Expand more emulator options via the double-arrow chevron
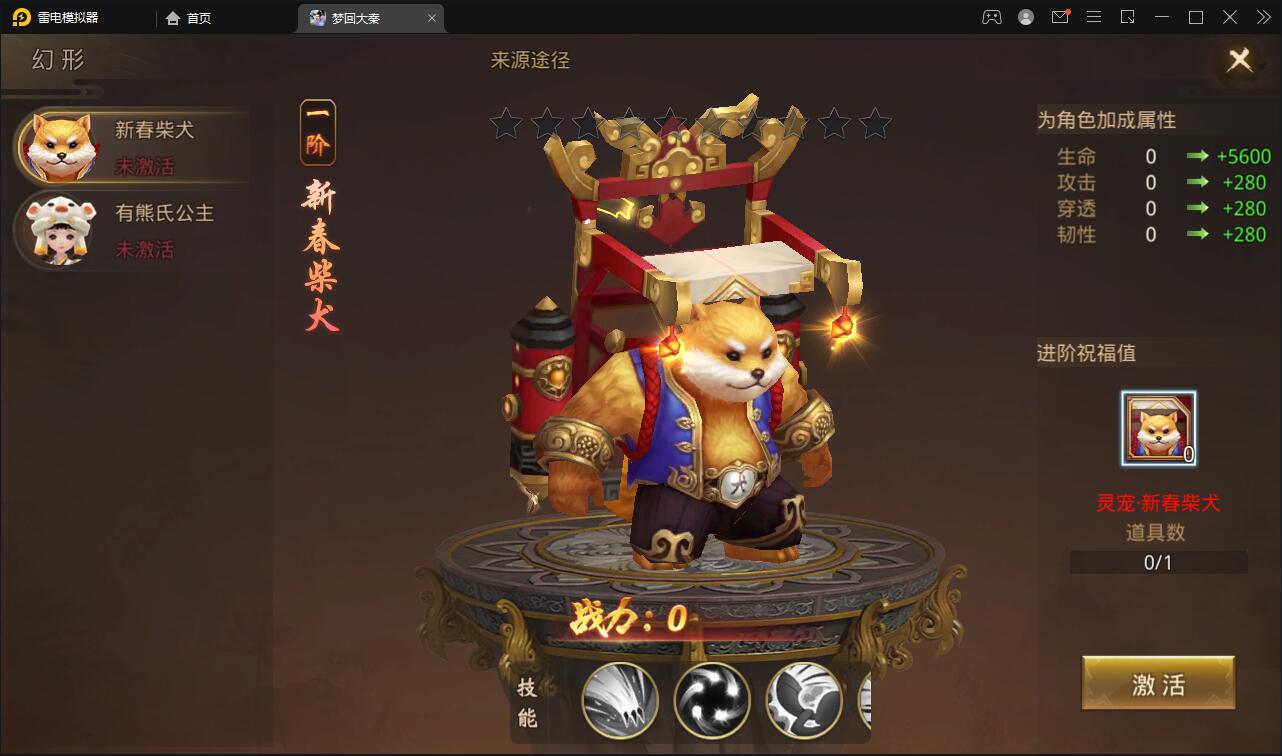The width and height of the screenshot is (1282, 756). [x=1263, y=17]
